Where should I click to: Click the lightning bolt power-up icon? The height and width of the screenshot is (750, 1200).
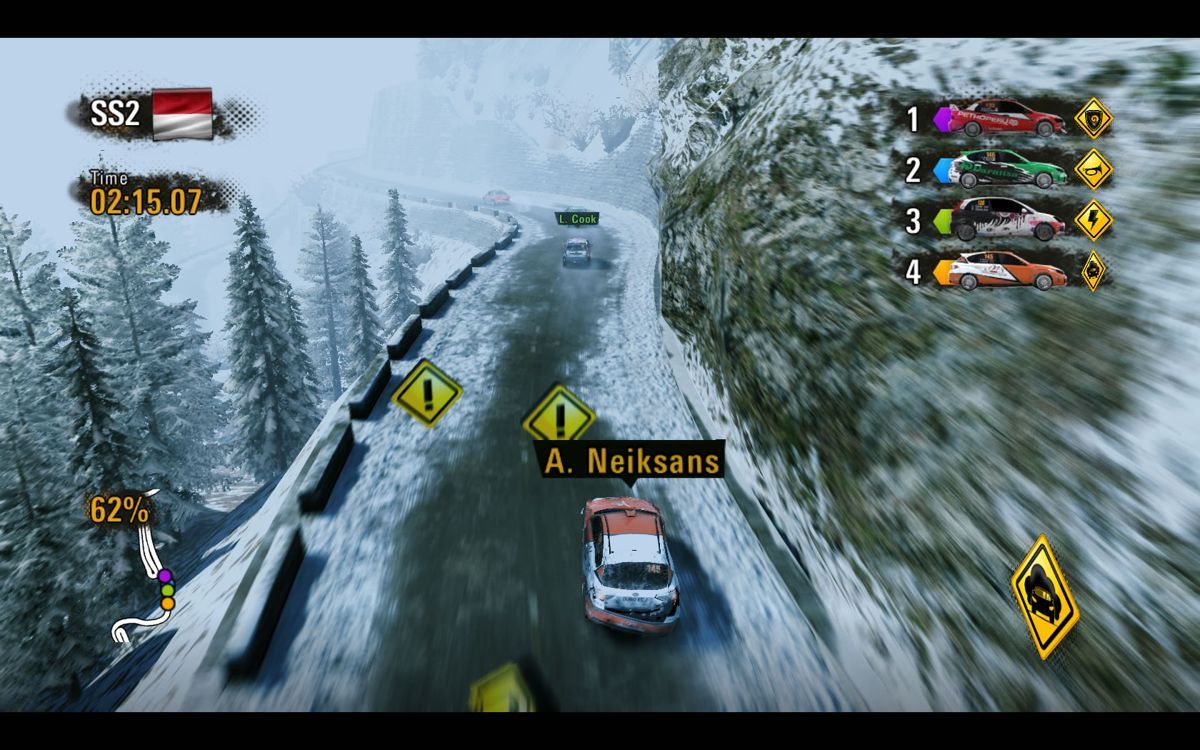coord(1093,219)
